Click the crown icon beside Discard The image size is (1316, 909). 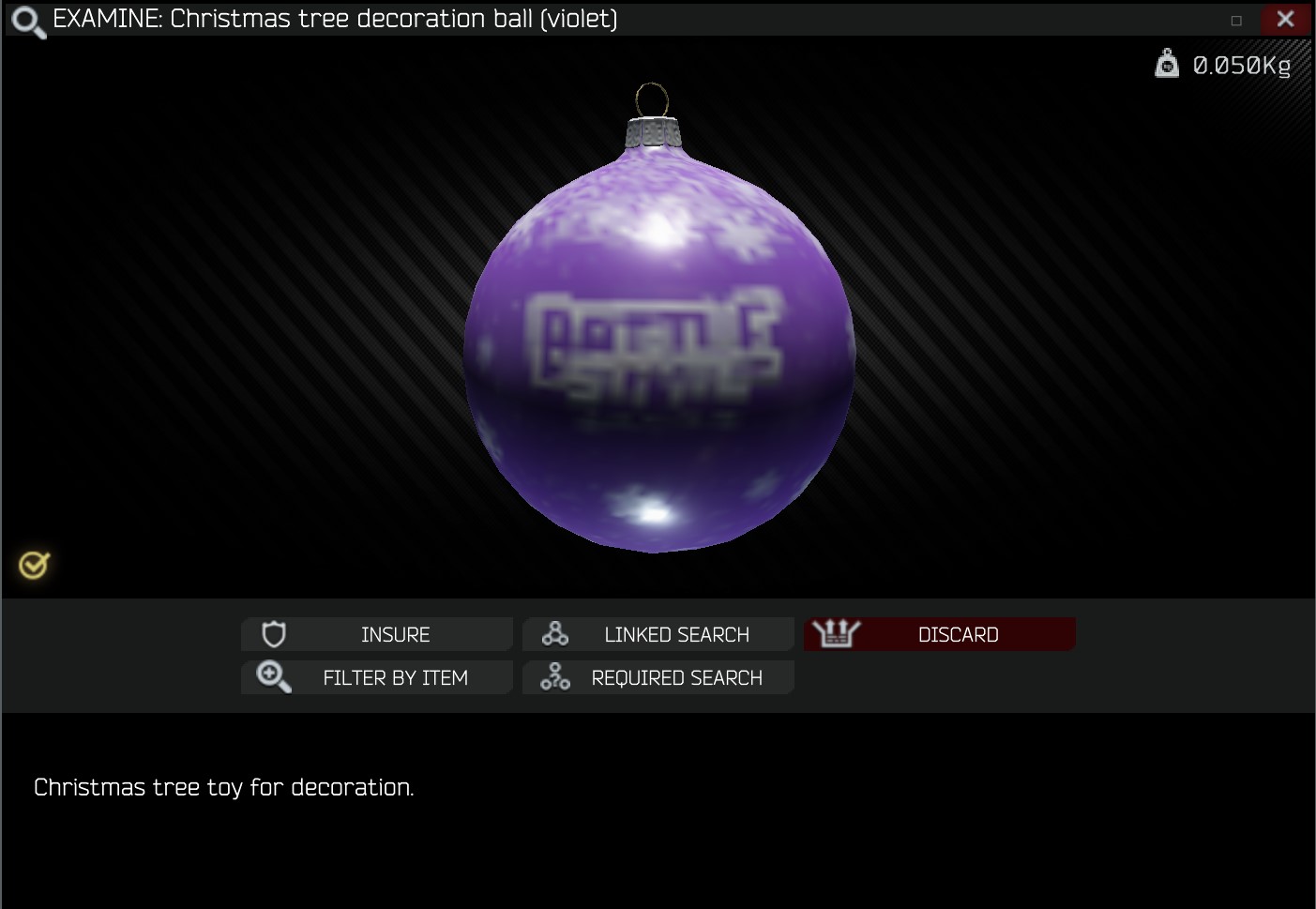(x=834, y=633)
